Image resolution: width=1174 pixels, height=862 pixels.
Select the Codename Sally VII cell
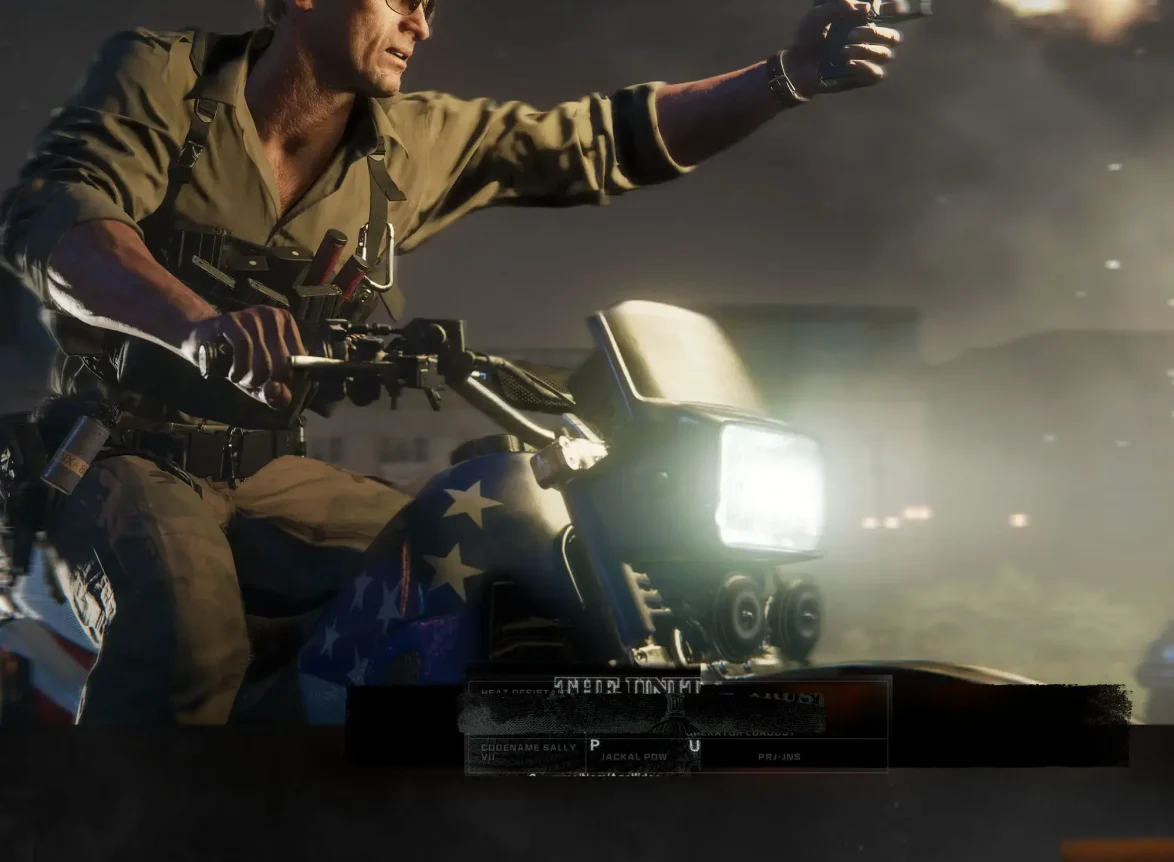click(526, 753)
